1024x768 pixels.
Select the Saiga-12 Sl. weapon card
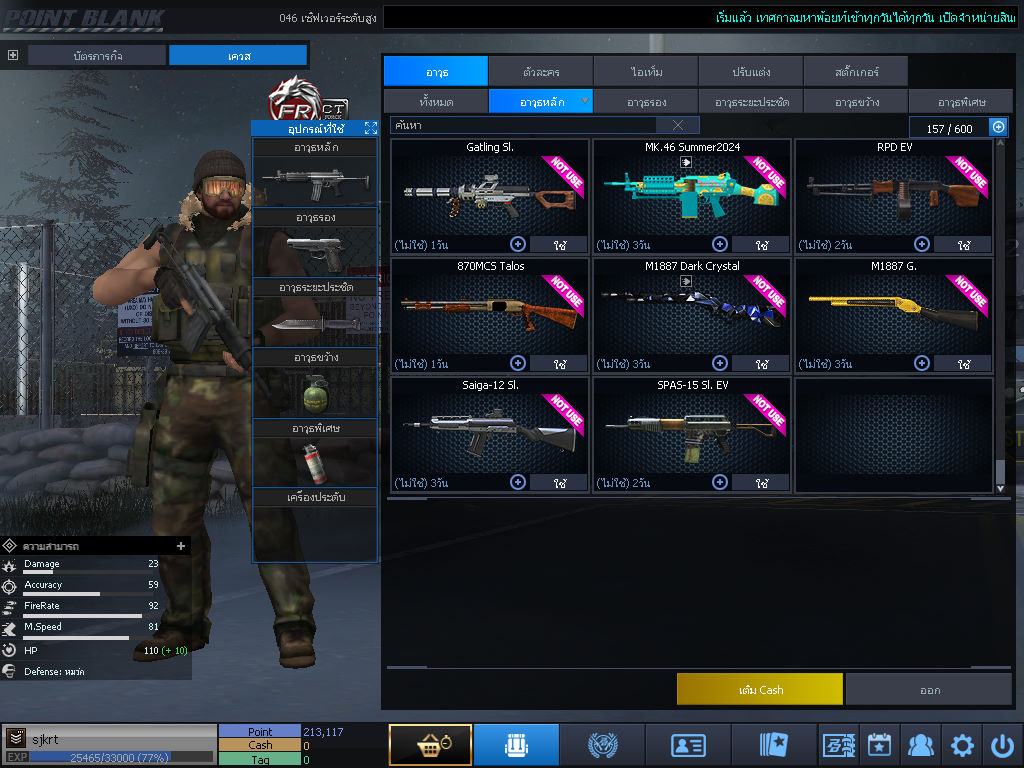(489, 430)
